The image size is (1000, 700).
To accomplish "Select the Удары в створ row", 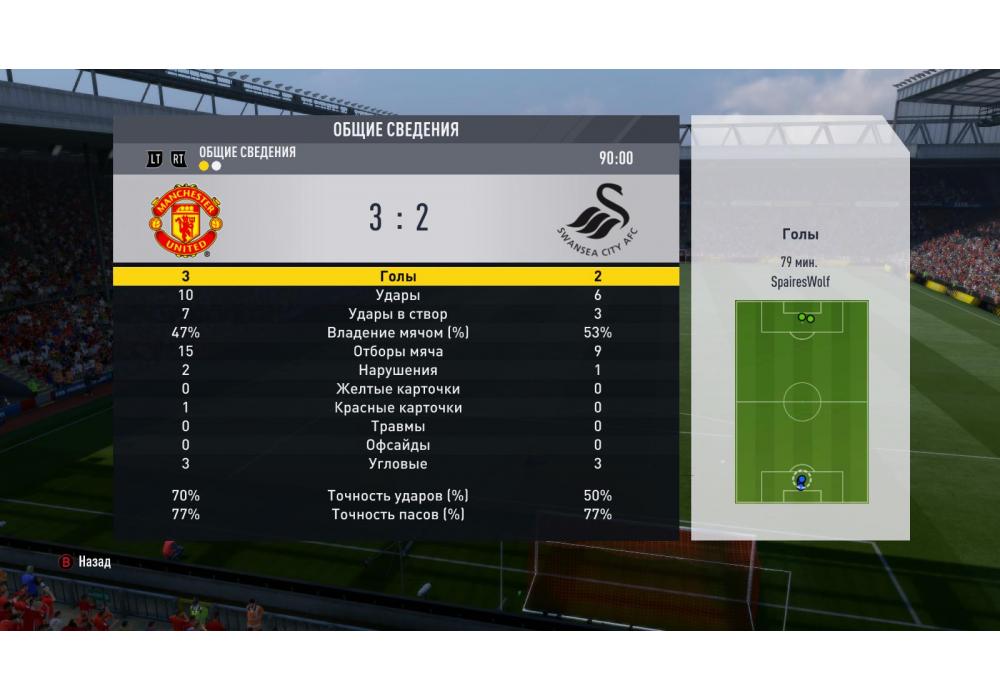I will (x=397, y=314).
